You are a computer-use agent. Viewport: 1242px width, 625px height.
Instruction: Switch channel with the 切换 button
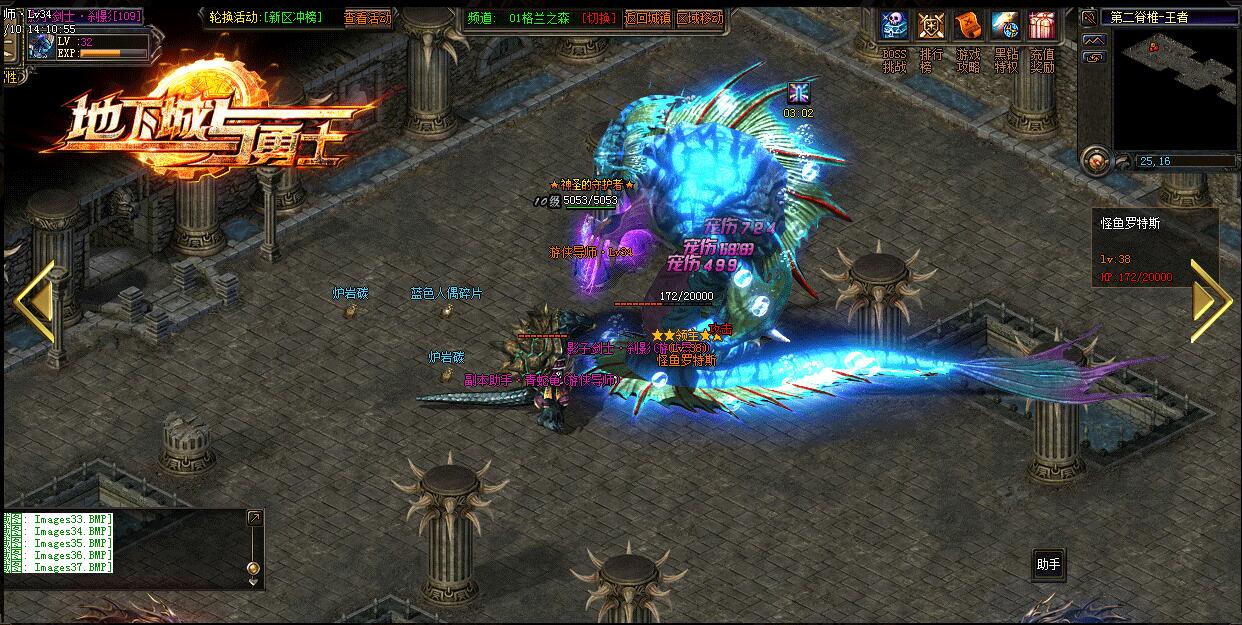599,18
